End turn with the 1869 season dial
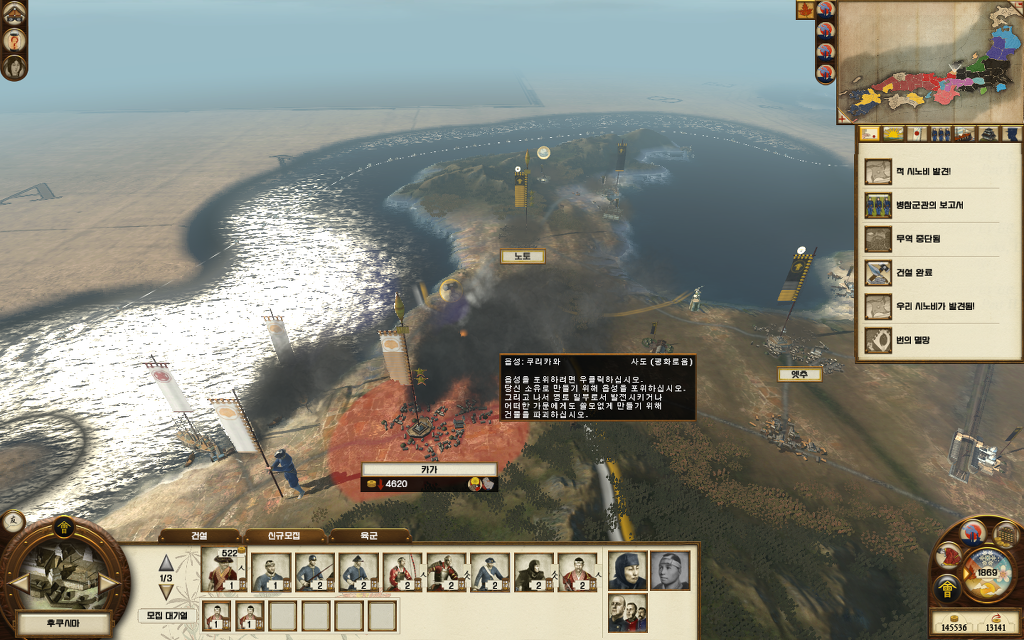Viewport: 1024px width, 640px height. click(x=987, y=574)
